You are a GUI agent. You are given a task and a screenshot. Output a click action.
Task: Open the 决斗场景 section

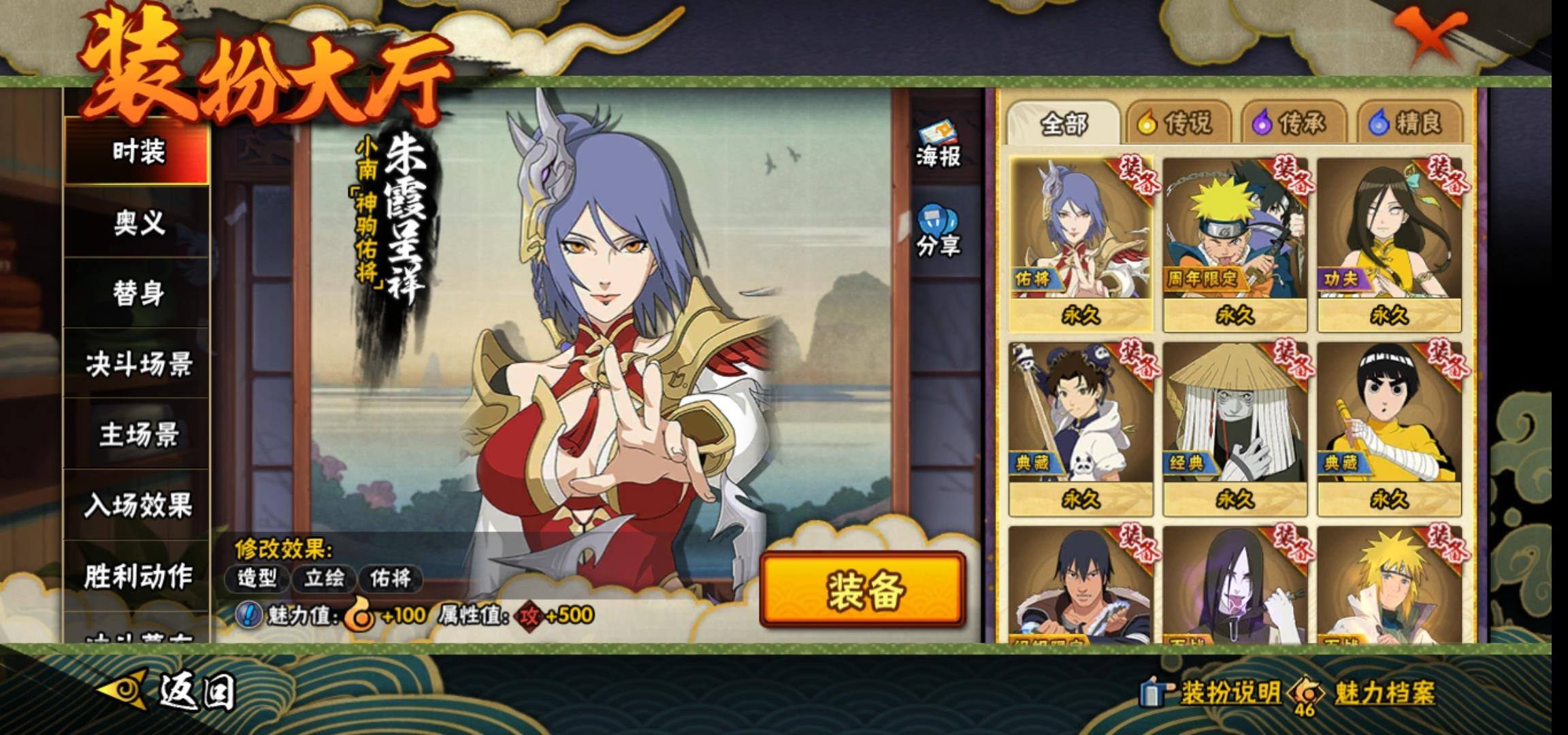coord(137,364)
